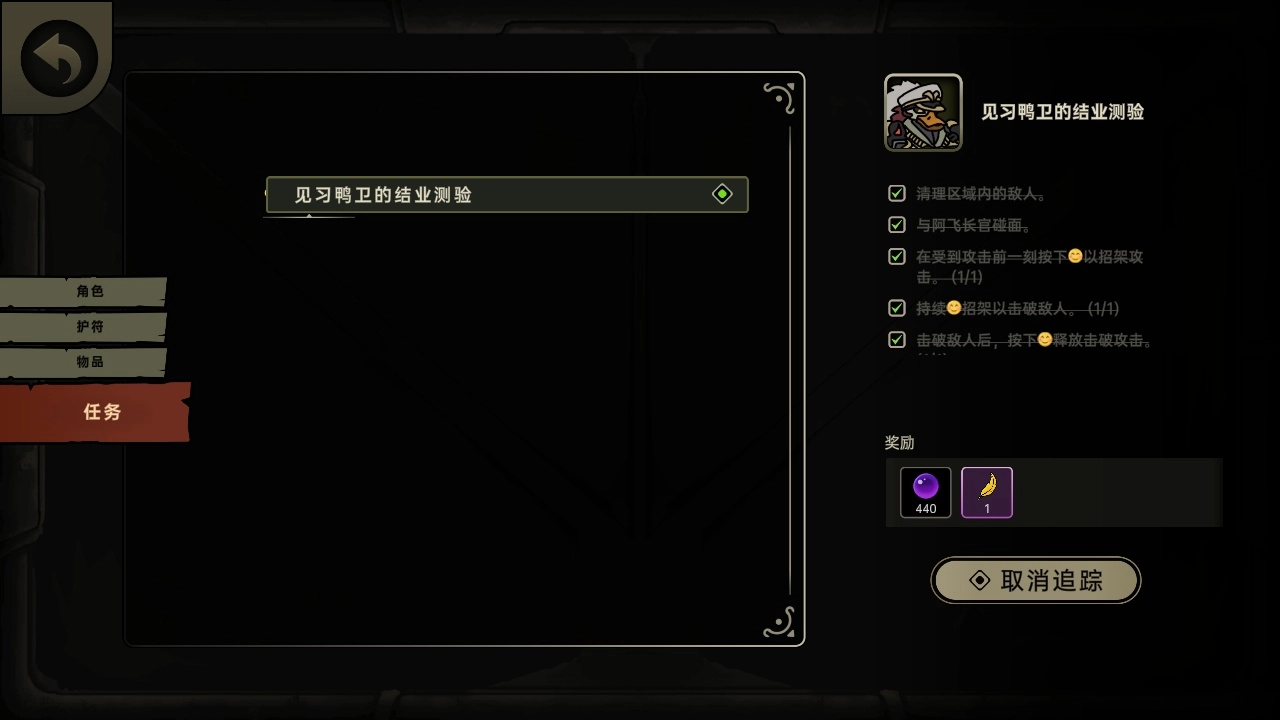
Task: Click the reward quantity 440 under the orb
Action: 924,508
